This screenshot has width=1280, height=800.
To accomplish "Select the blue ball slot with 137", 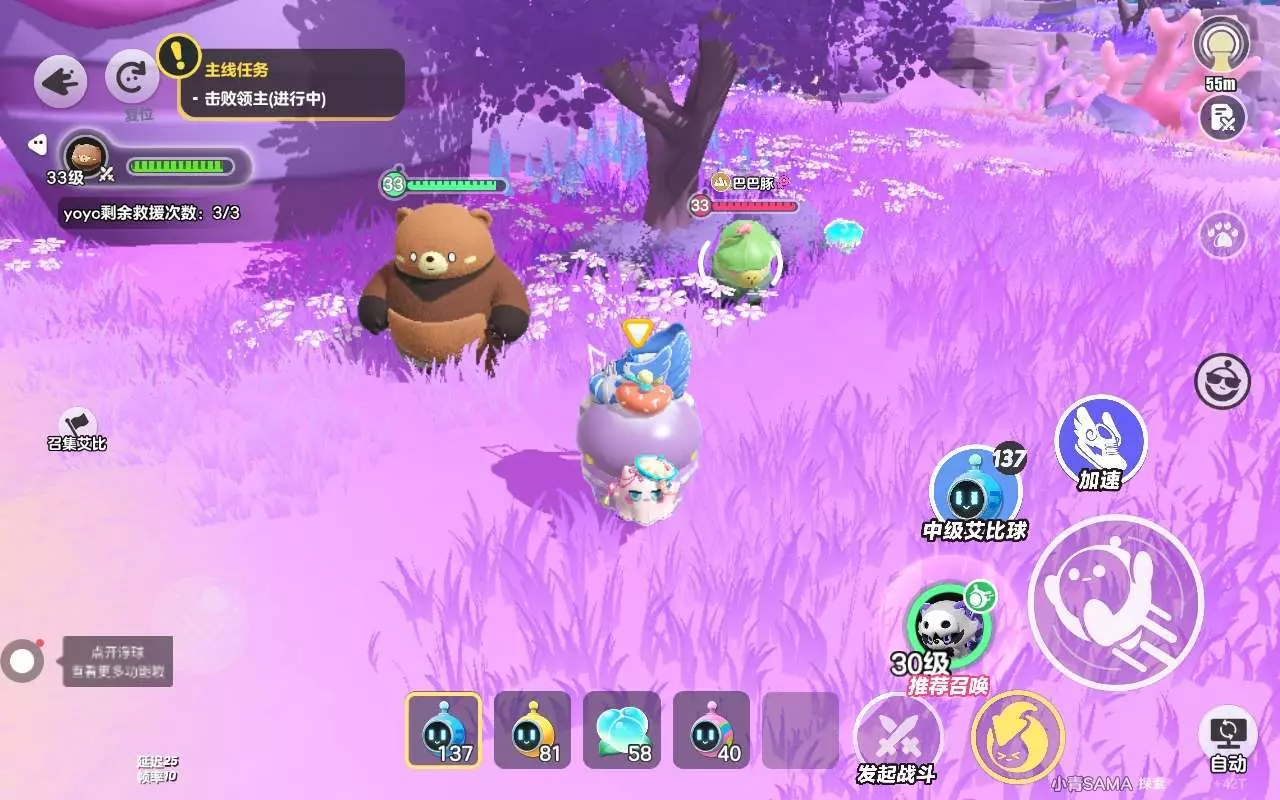I will click(x=443, y=731).
